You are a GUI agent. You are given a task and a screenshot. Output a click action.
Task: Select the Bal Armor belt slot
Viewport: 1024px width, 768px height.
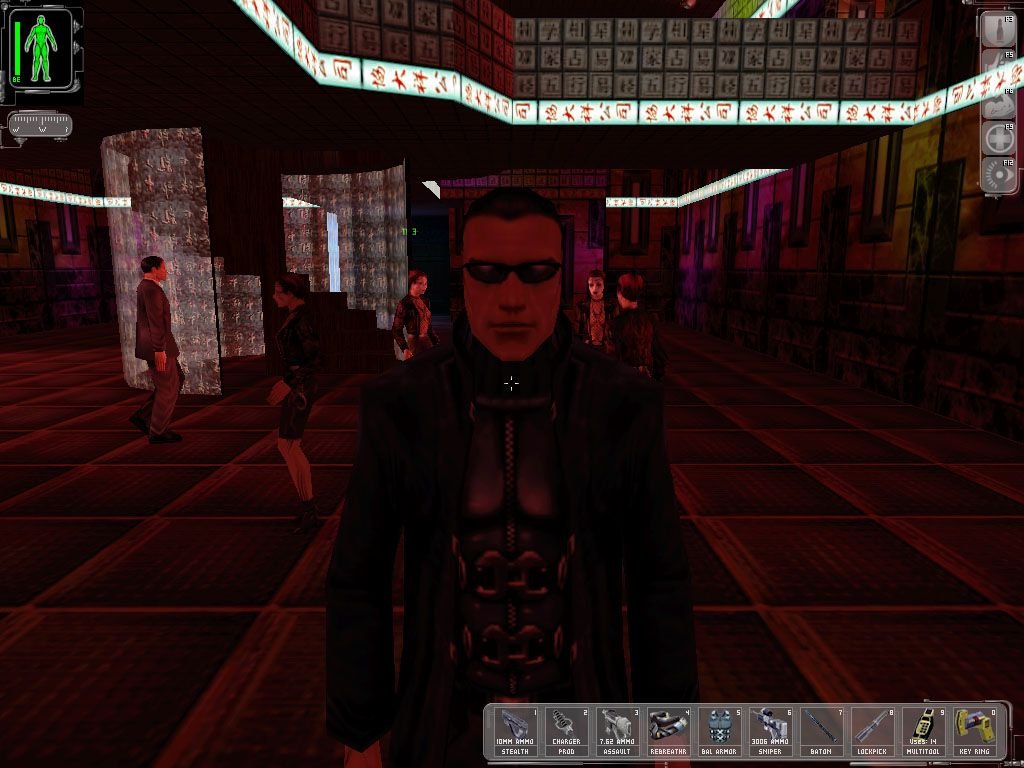[x=720, y=730]
